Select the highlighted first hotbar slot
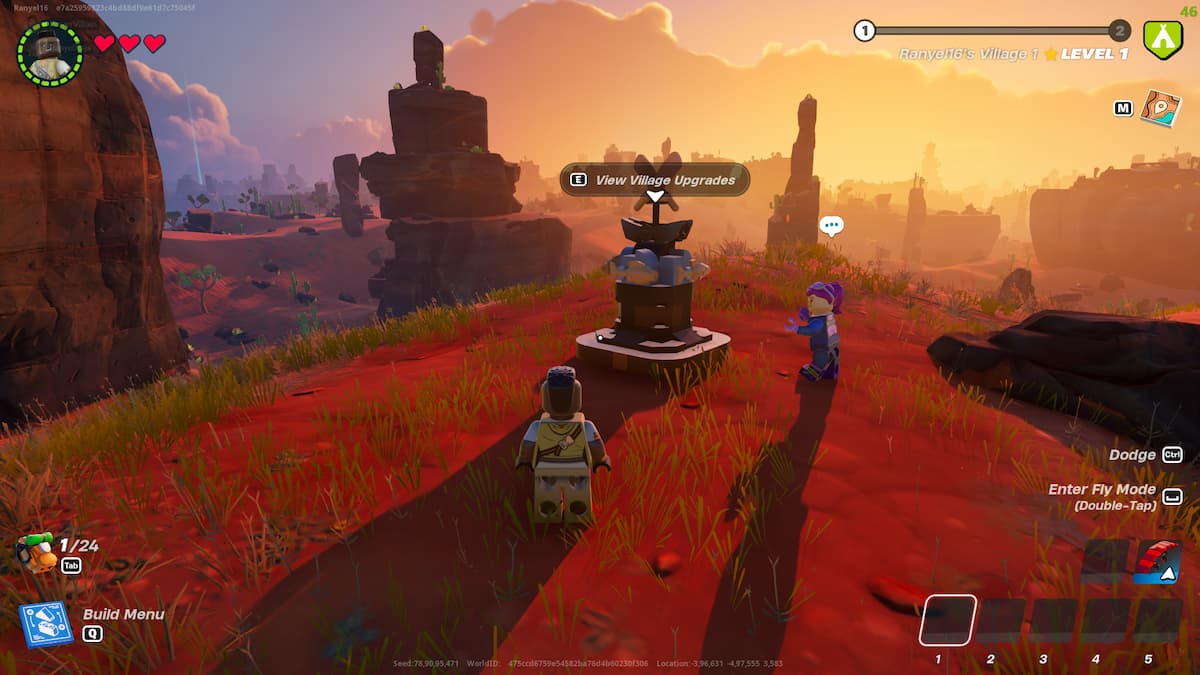This screenshot has width=1200, height=675. tap(947, 620)
